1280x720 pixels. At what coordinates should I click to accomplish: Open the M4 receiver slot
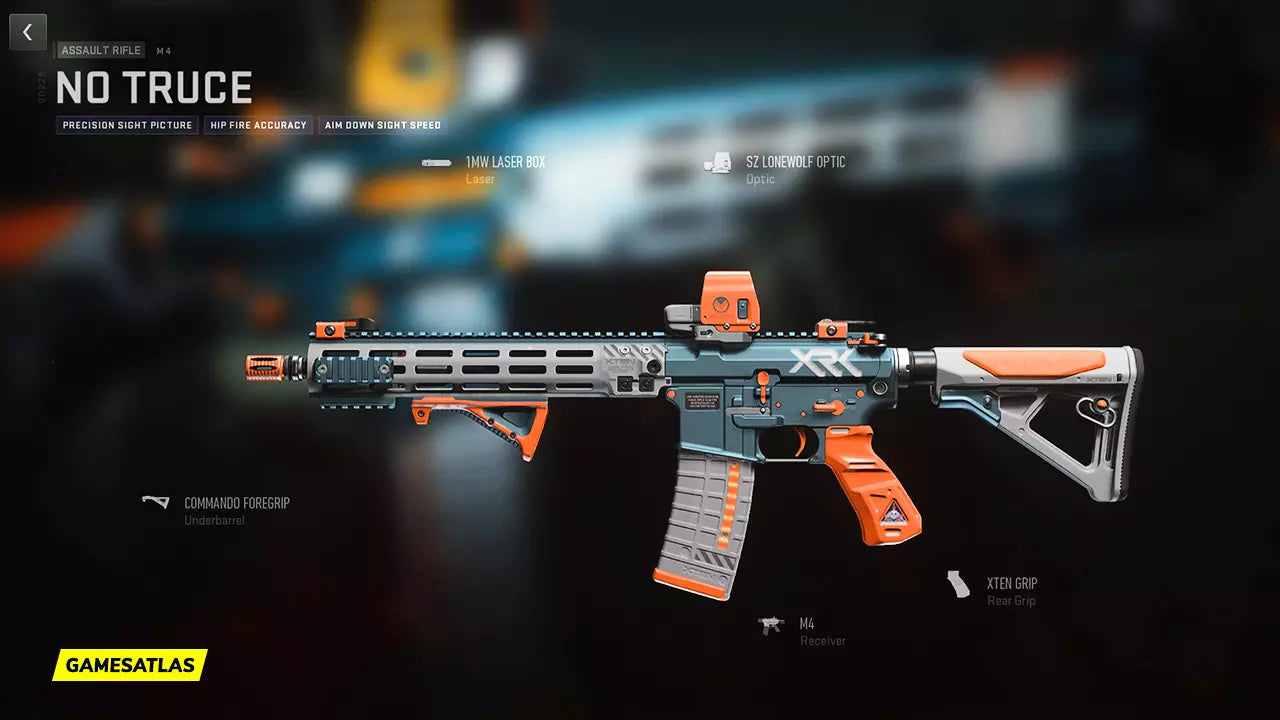click(806, 625)
